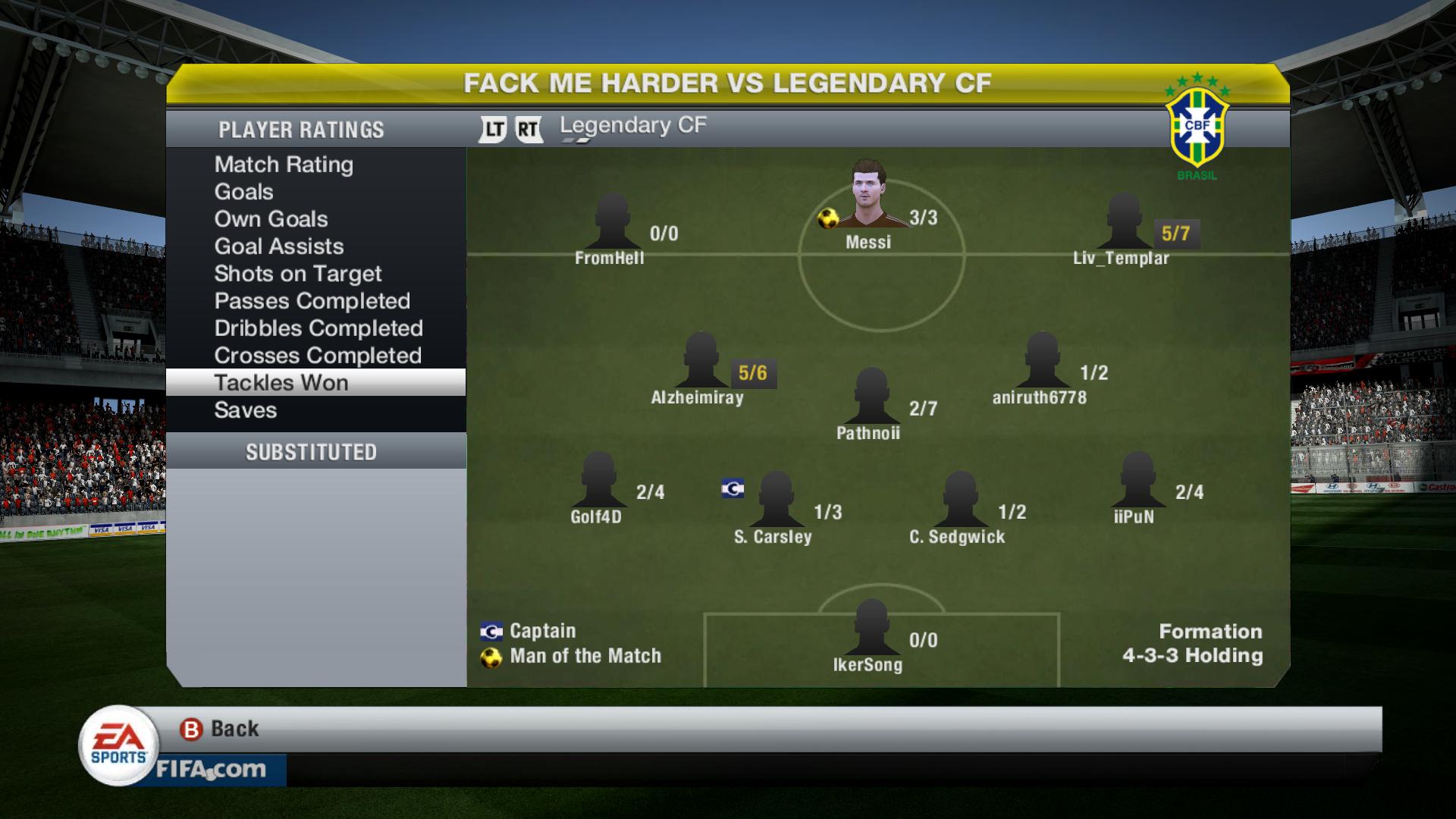This screenshot has height=819, width=1456.
Task: Go Back to the previous screen
Action: [x=220, y=730]
